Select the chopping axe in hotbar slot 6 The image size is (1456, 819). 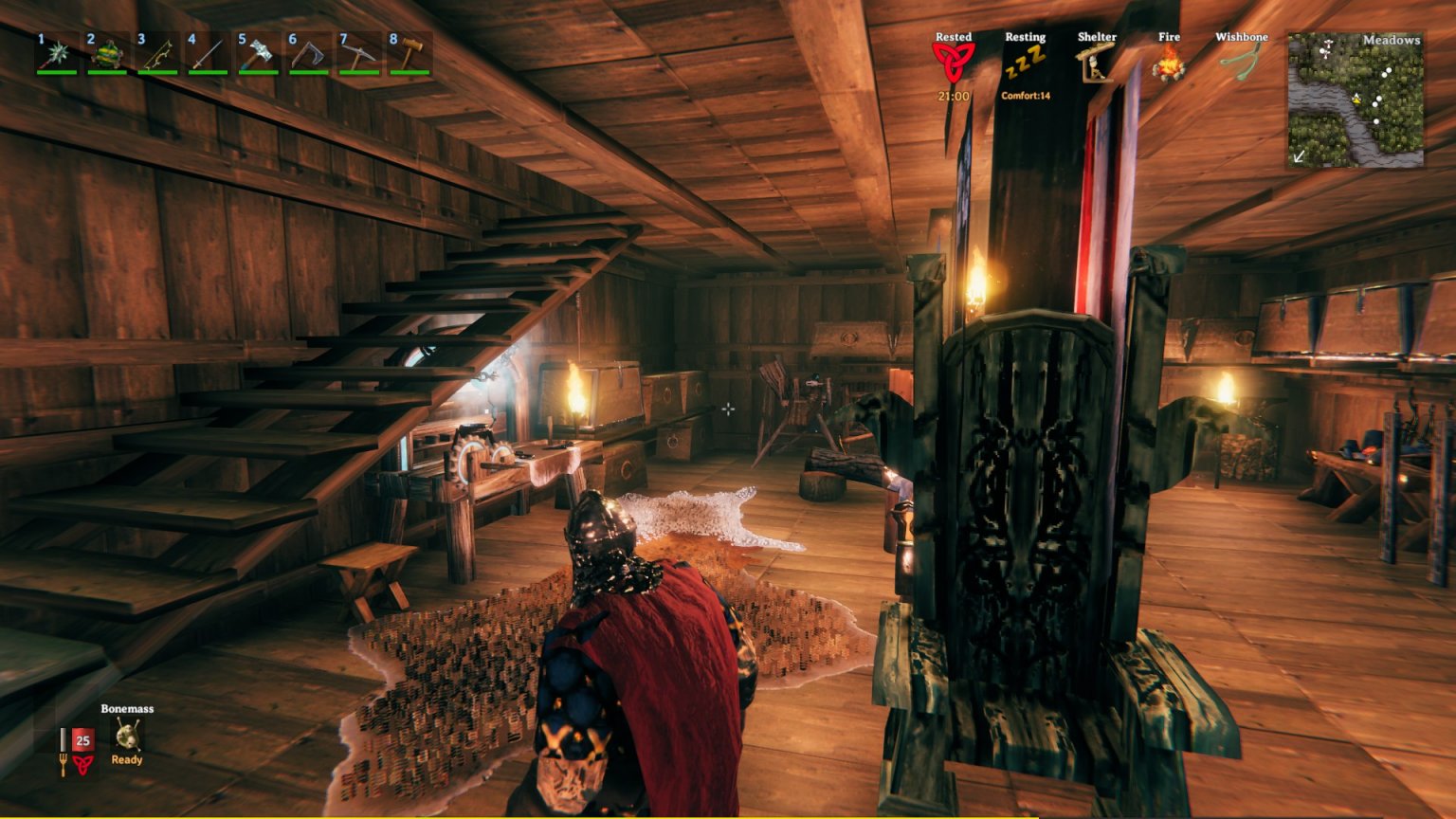tap(309, 55)
